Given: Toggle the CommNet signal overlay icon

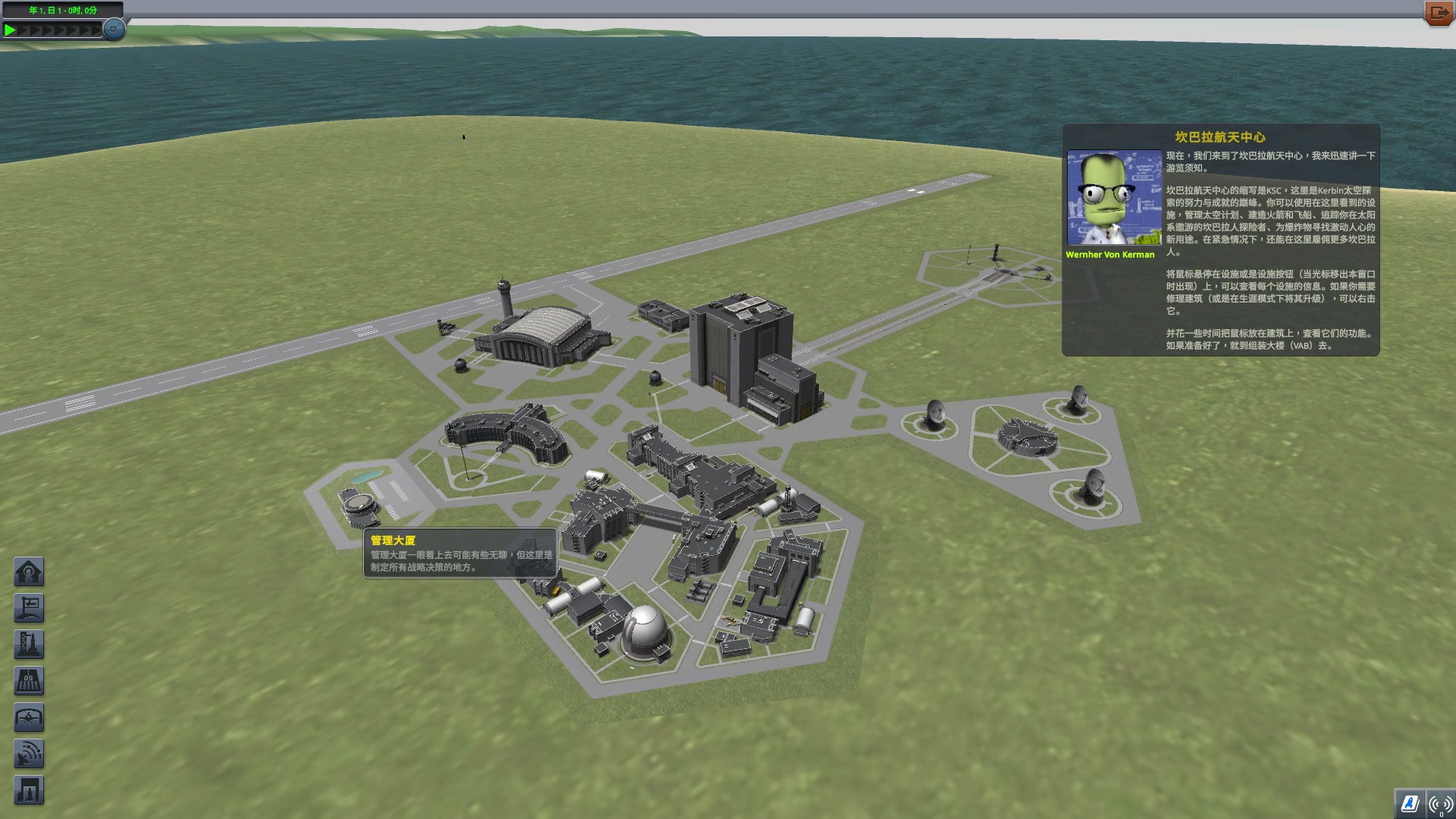Looking at the screenshot, I should (x=1440, y=806).
